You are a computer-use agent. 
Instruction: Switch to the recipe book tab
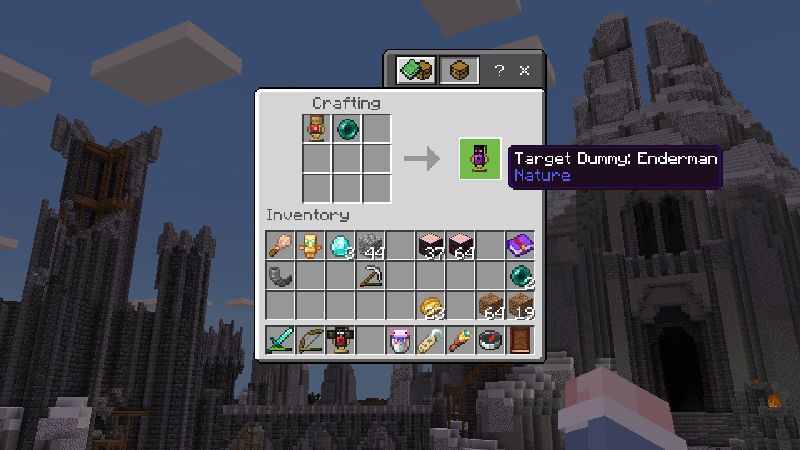pos(415,70)
